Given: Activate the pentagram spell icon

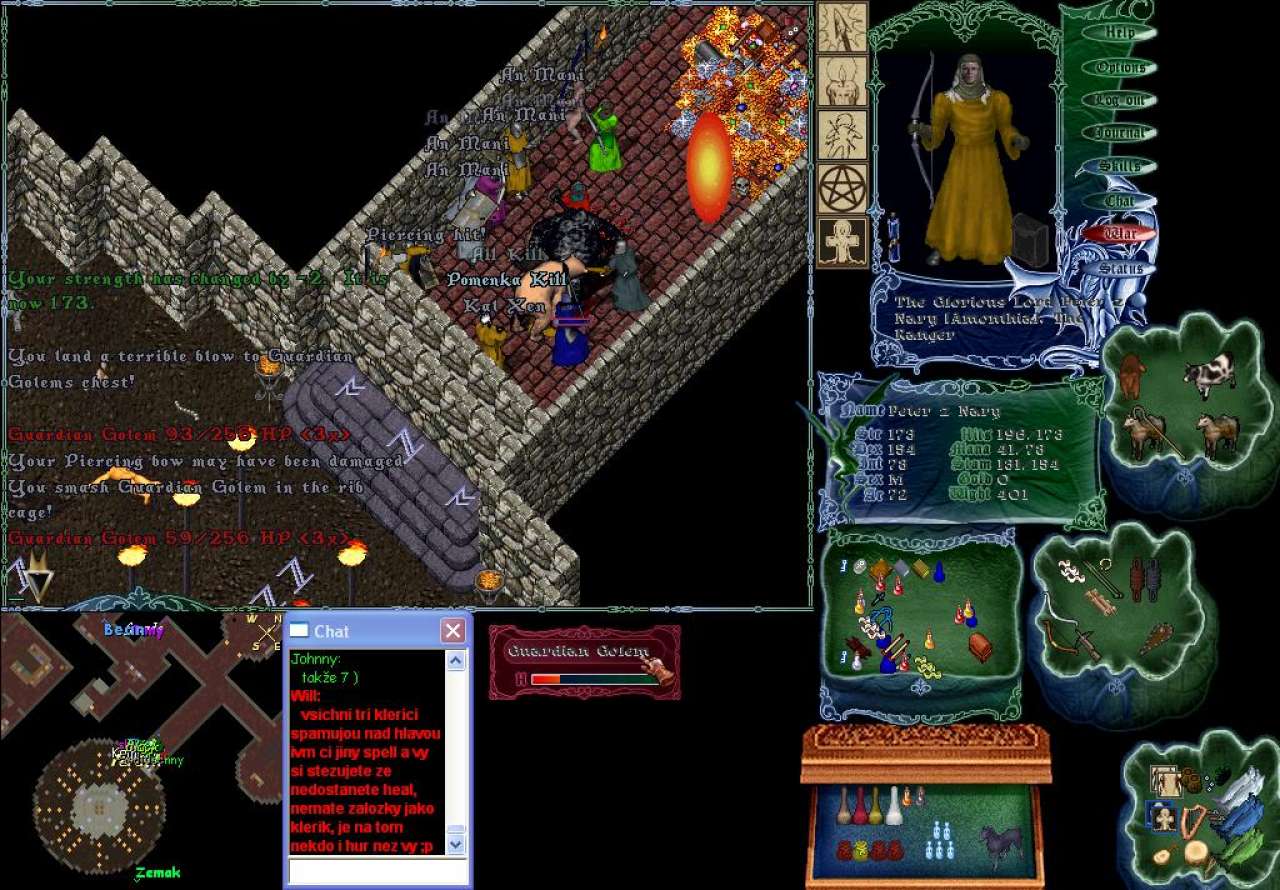Looking at the screenshot, I should [842, 189].
